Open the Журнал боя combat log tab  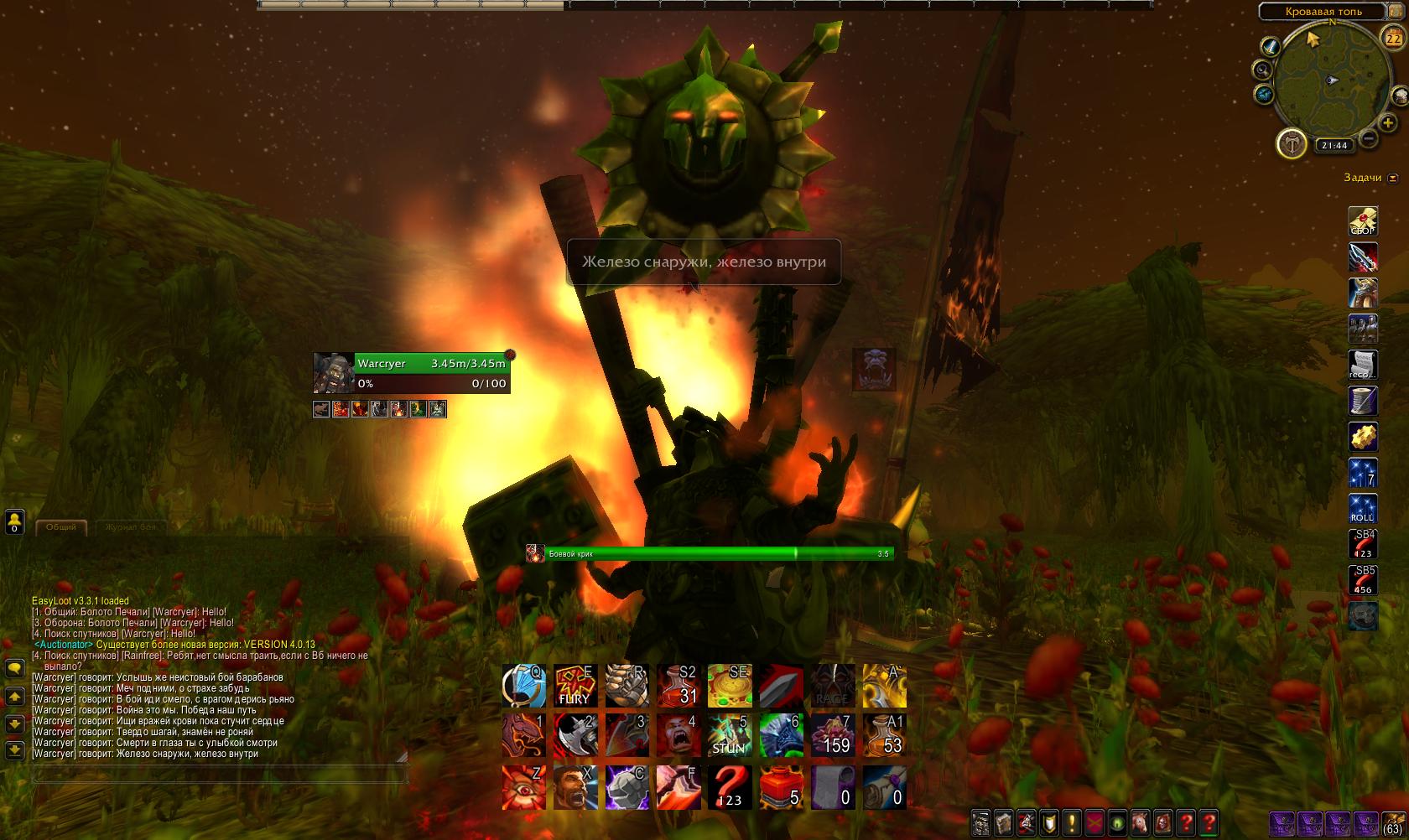pyautogui.click(x=130, y=526)
